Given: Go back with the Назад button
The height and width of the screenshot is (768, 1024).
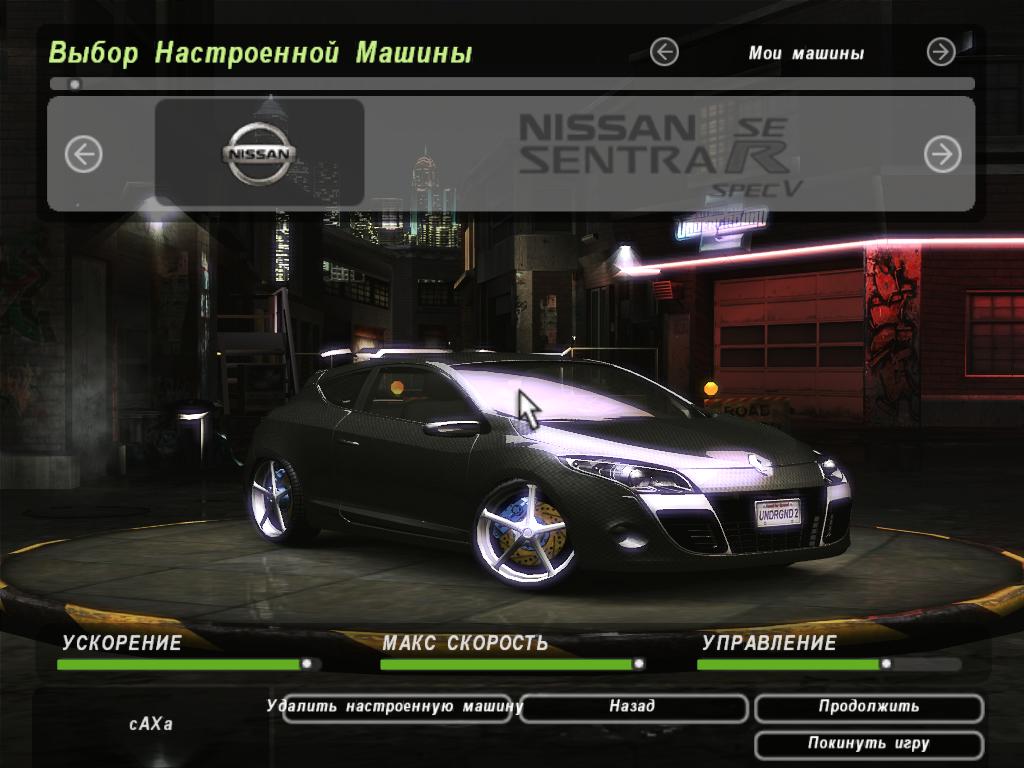Looking at the screenshot, I should pyautogui.click(x=633, y=708).
